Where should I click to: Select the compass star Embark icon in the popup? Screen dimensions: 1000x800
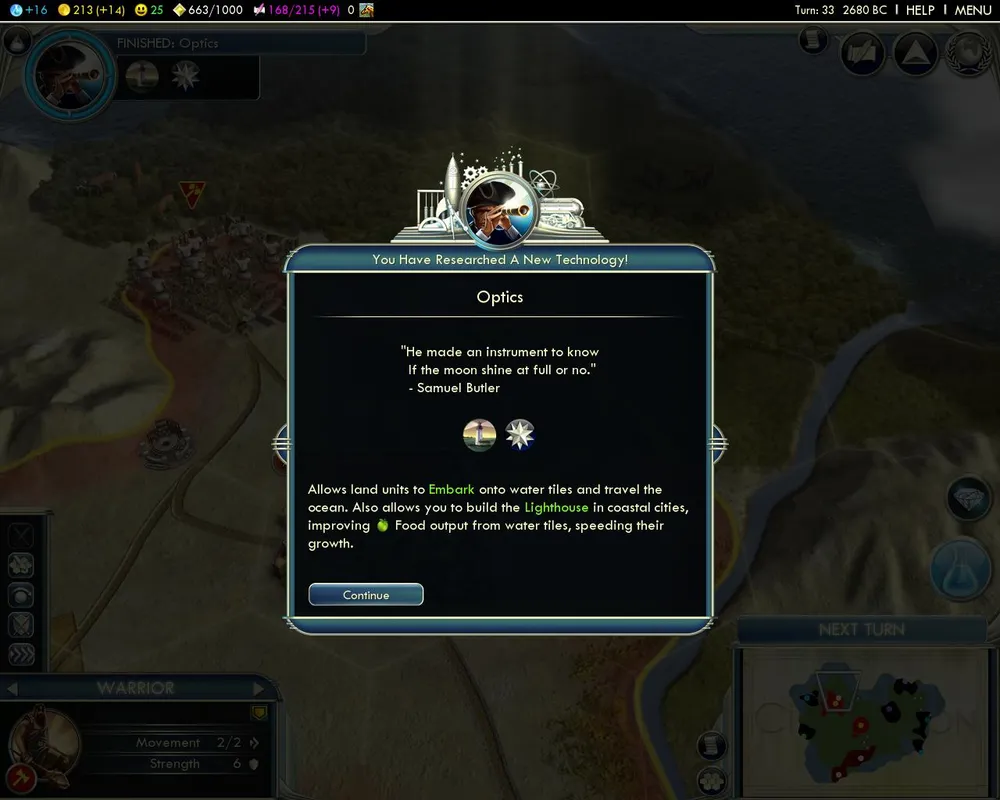520,435
